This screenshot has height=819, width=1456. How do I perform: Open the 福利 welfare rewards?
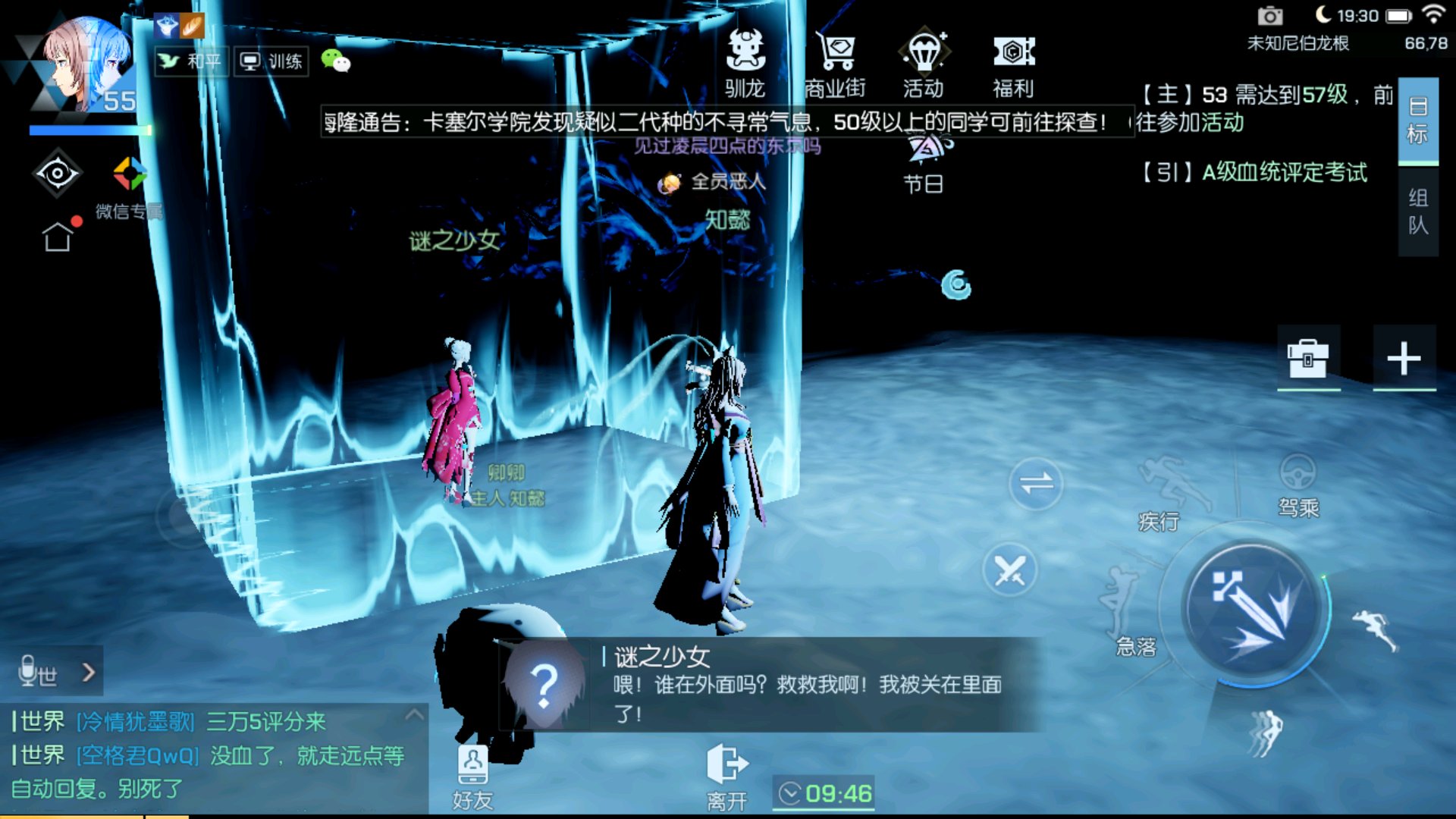pos(1013,64)
